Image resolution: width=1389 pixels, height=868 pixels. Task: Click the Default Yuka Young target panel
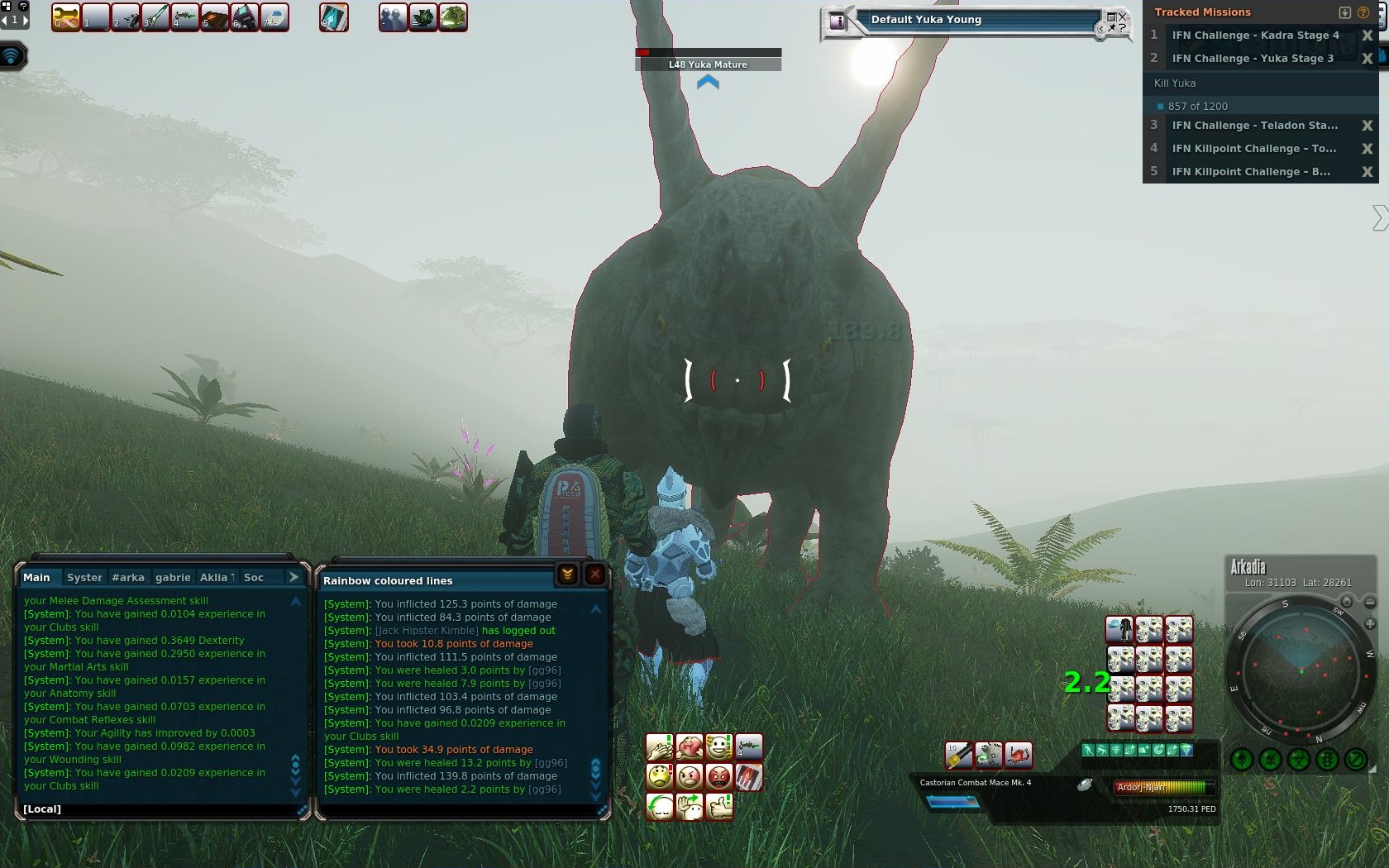pyautogui.click(x=976, y=21)
